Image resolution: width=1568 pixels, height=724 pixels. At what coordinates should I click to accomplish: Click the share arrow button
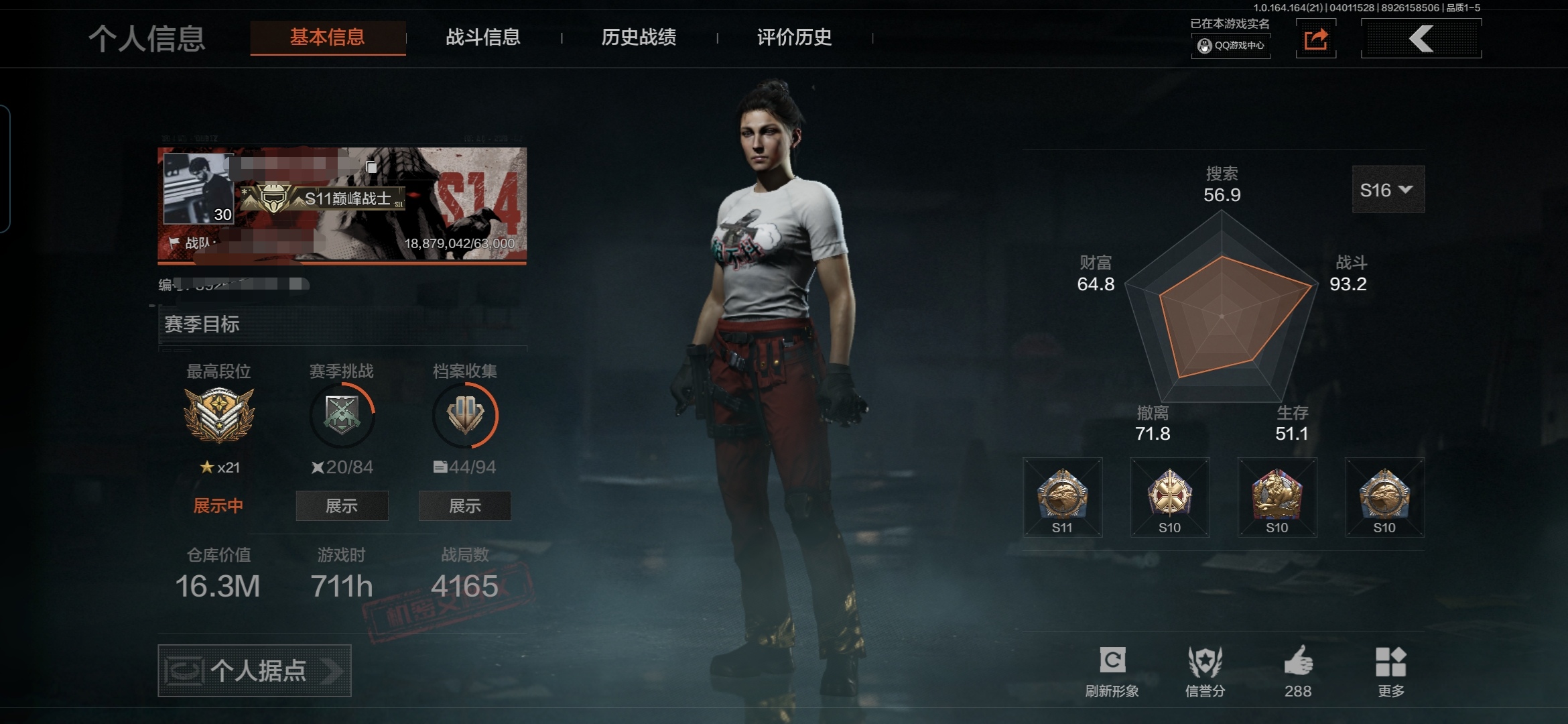(x=1315, y=39)
